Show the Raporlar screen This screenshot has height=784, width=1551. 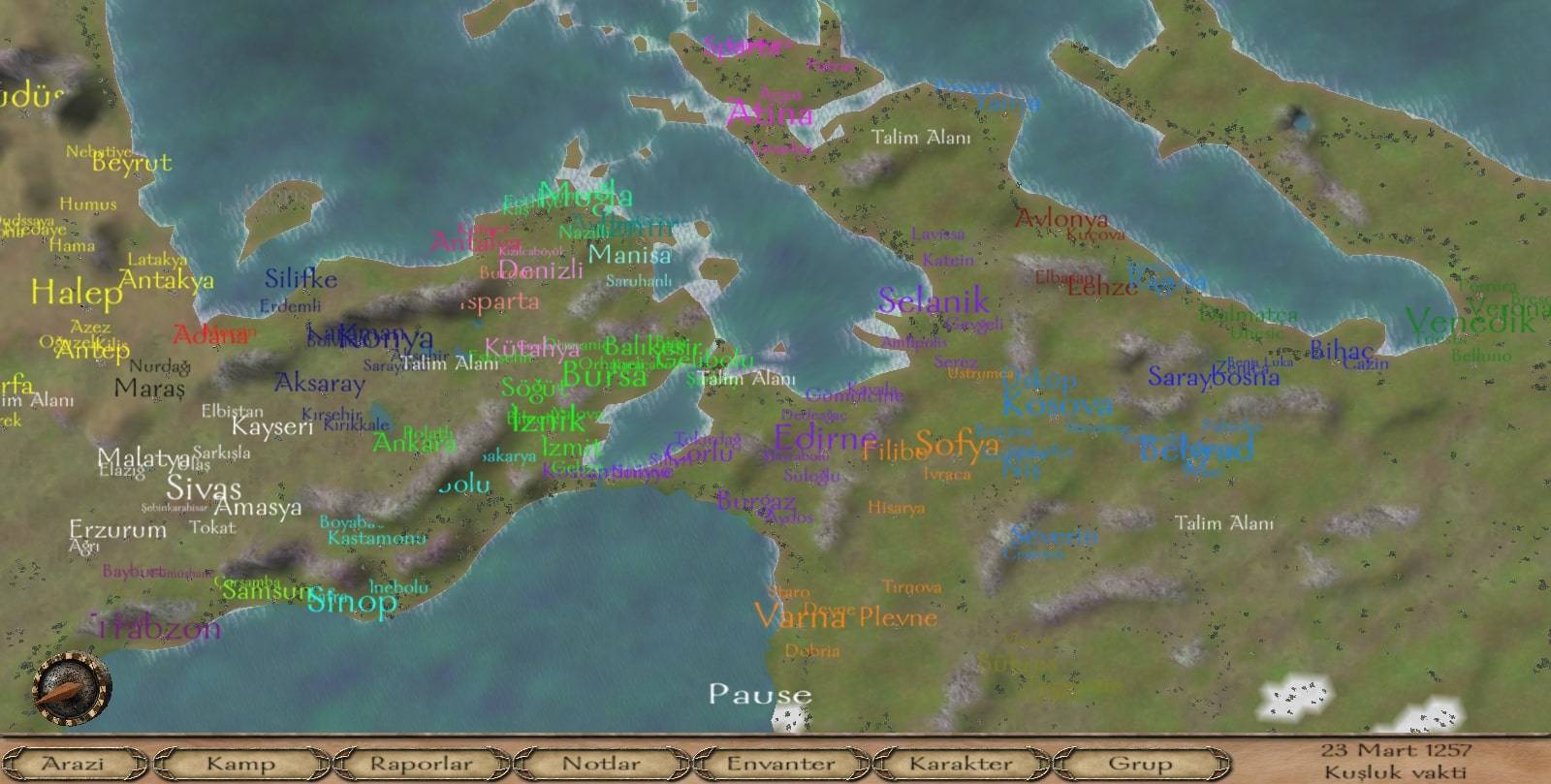pyautogui.click(x=421, y=764)
